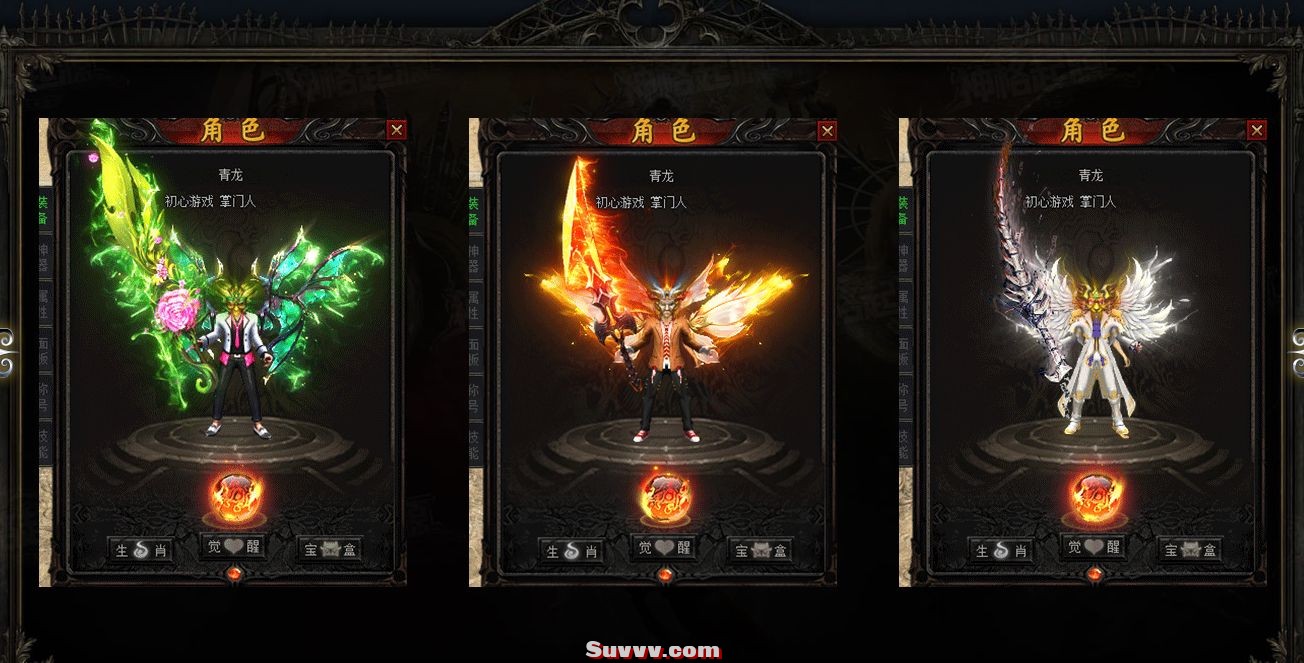This screenshot has height=663, width=1304.
Task: Close the white-winged character panel
Action: click(x=1257, y=130)
